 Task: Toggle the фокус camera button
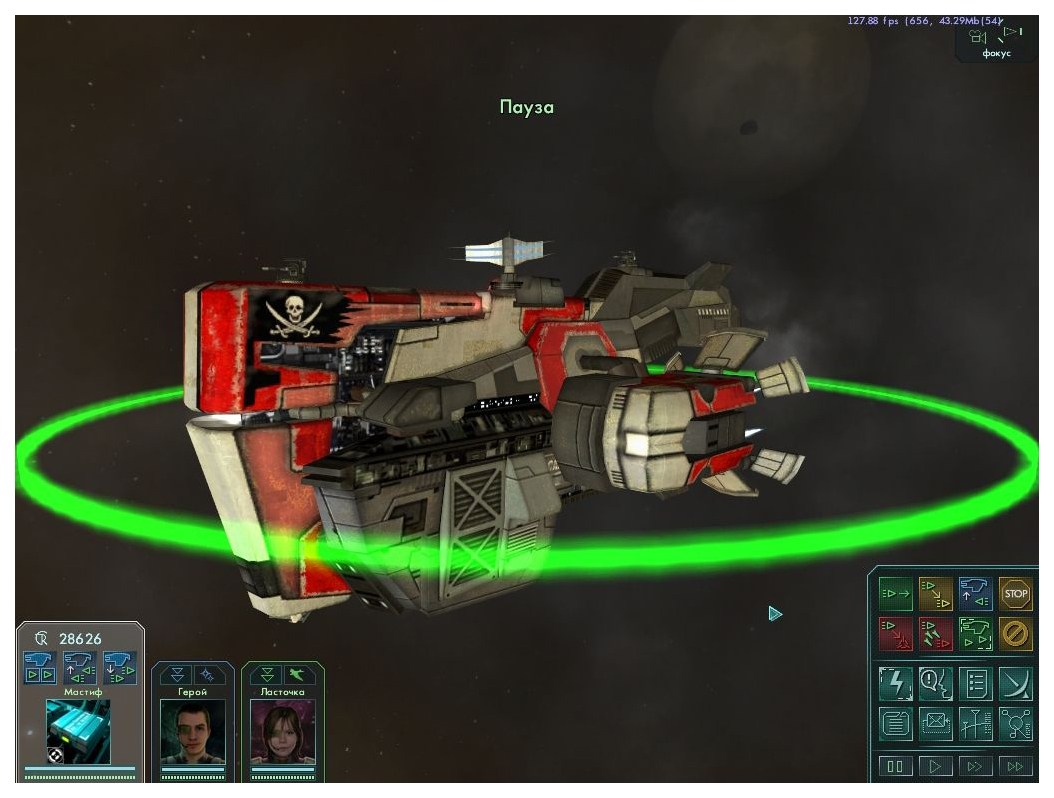(x=996, y=41)
